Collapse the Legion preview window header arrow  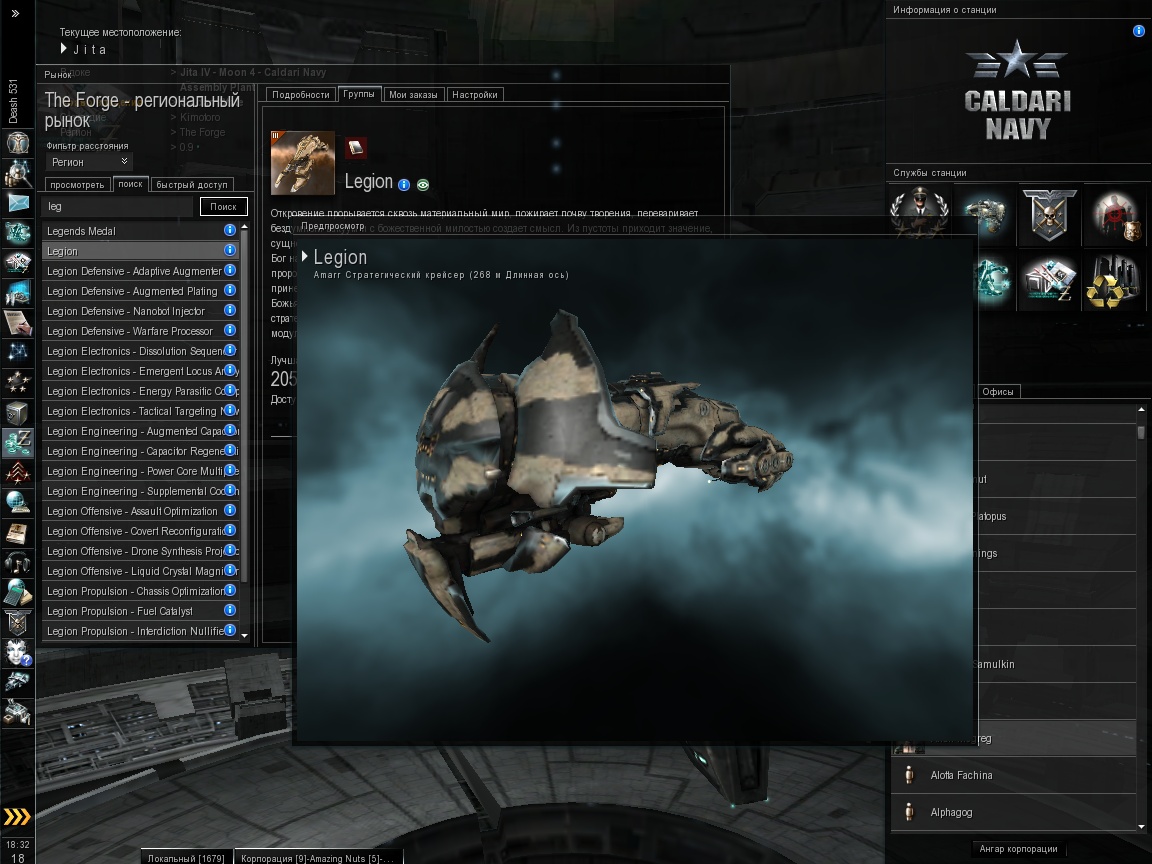(305, 257)
